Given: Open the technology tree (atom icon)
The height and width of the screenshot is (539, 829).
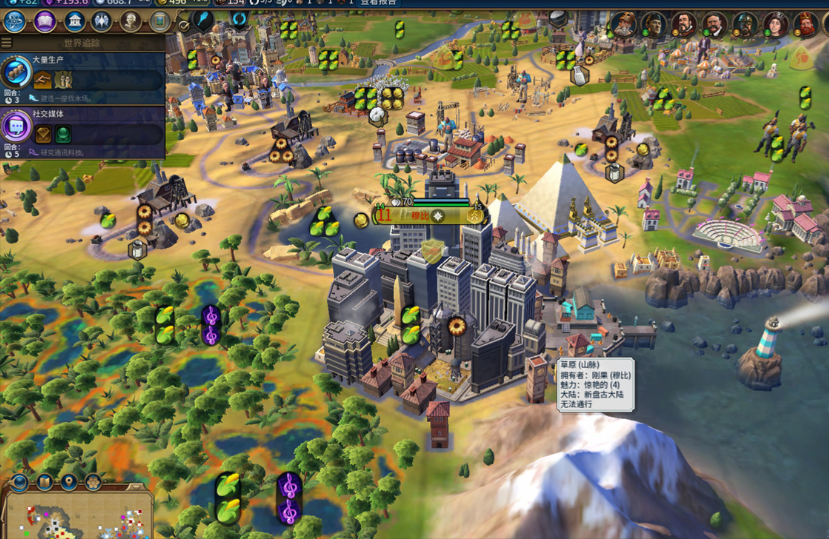Looking at the screenshot, I should [15, 21].
